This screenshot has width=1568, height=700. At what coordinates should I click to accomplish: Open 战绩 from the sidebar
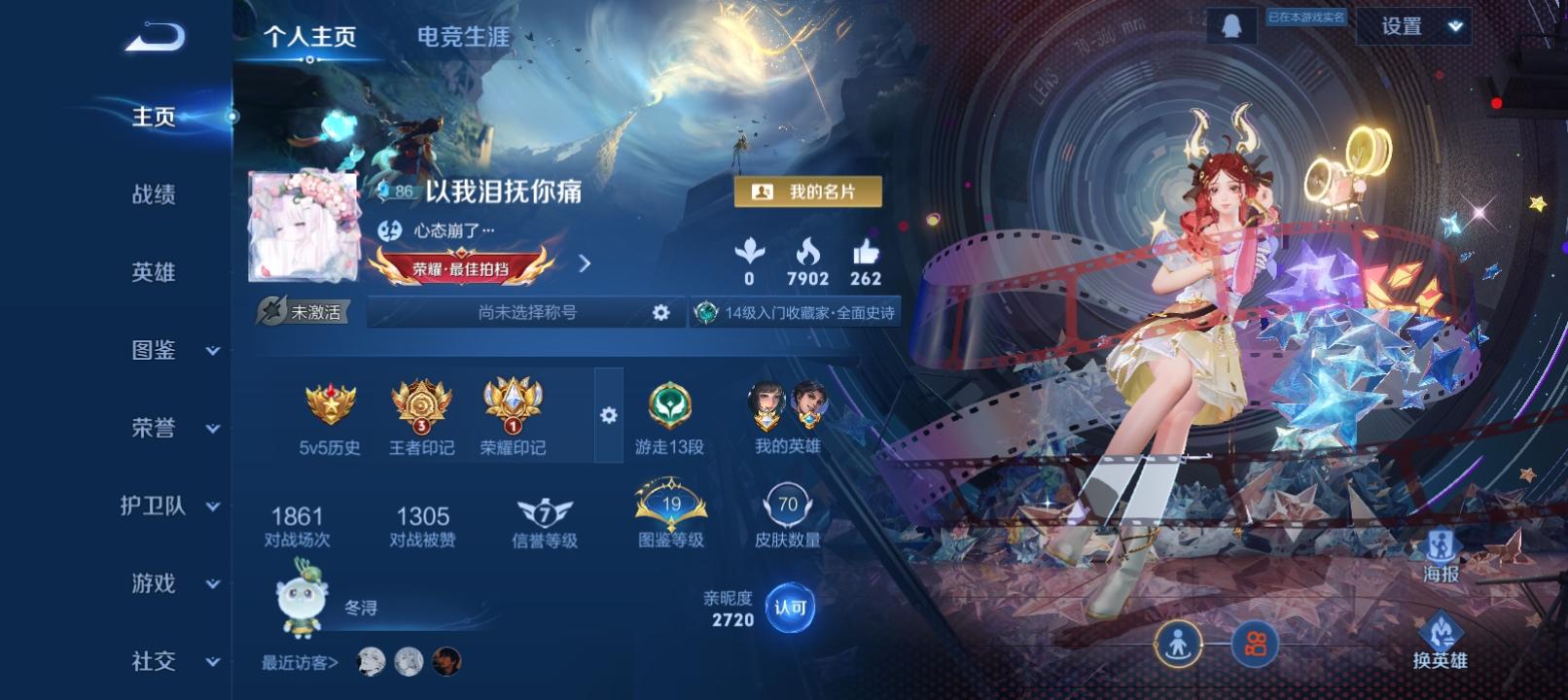tap(156, 195)
